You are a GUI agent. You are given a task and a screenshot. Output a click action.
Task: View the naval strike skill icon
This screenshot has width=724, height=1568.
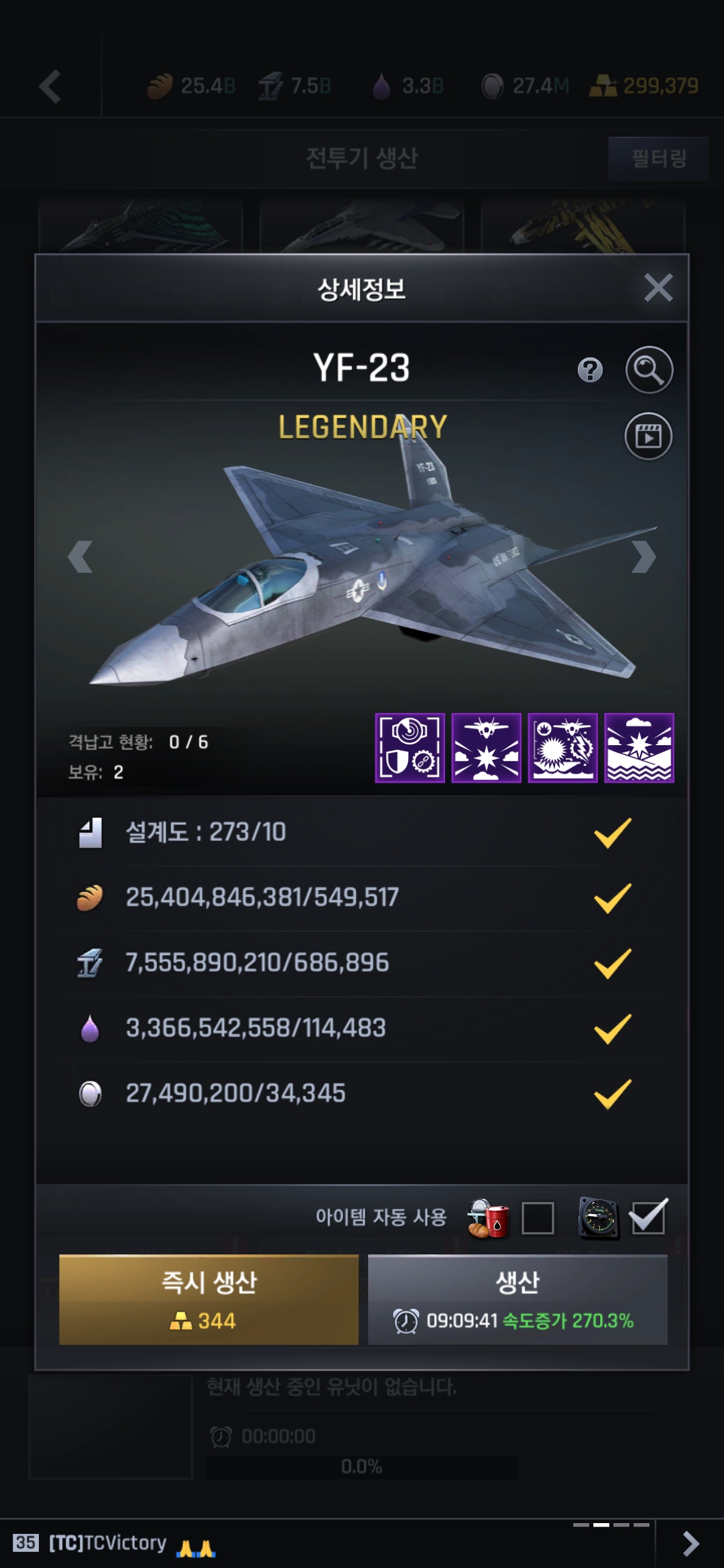click(639, 748)
